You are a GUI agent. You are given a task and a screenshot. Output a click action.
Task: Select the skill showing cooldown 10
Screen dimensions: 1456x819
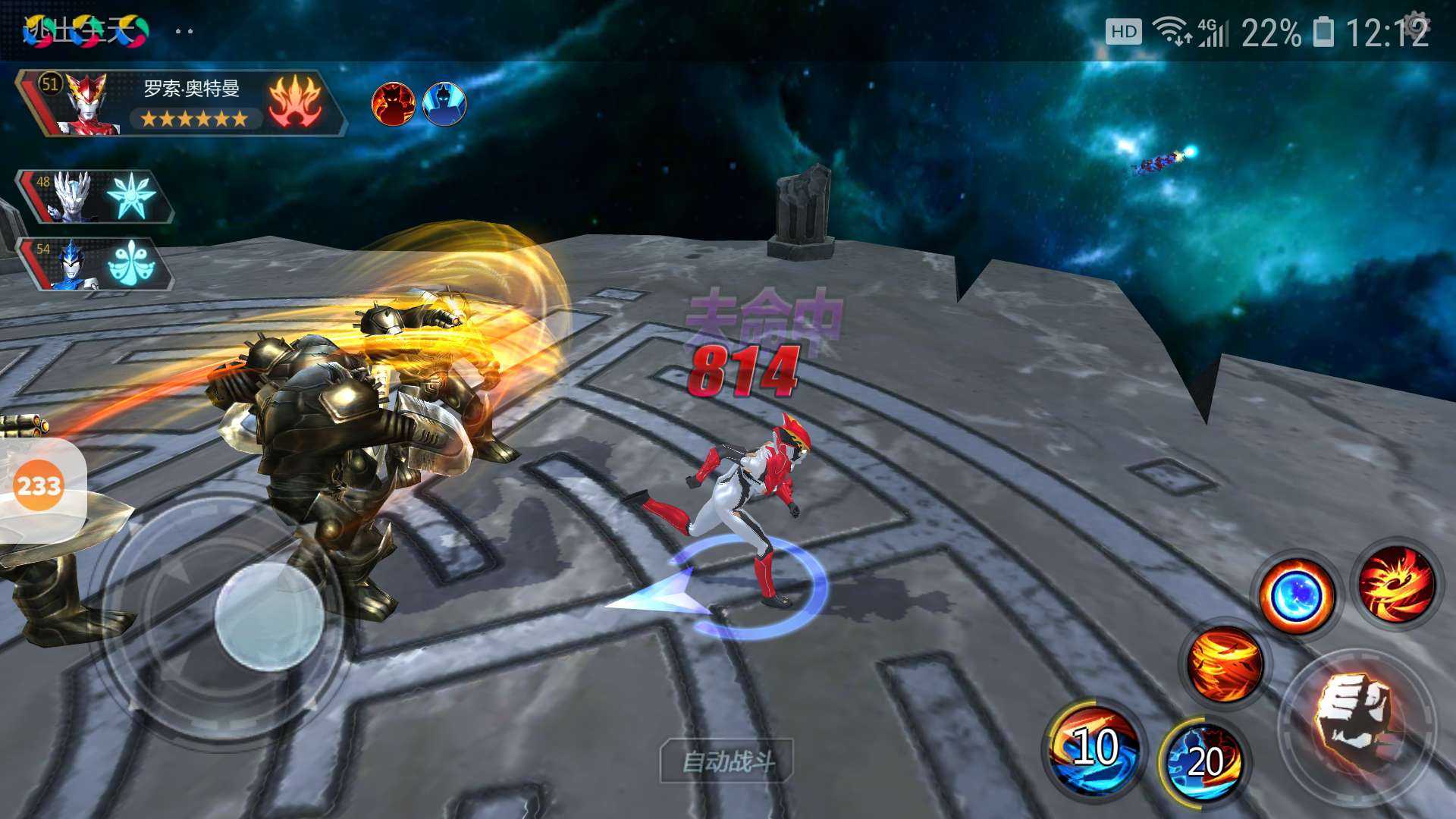[1094, 748]
